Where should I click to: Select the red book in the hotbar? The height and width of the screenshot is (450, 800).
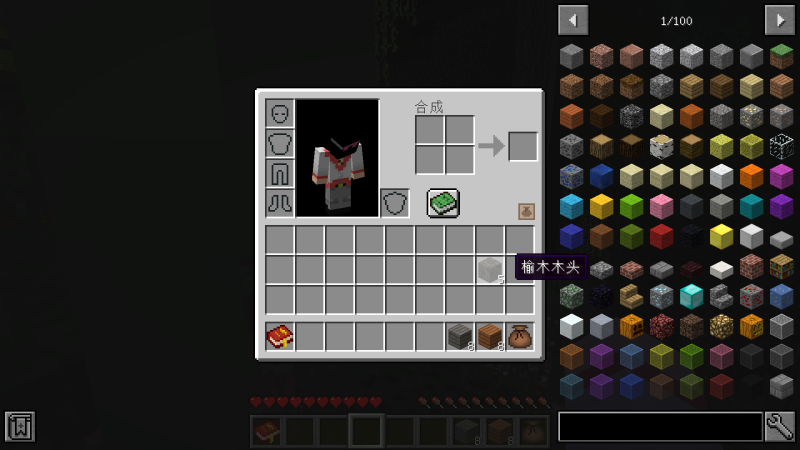280,337
